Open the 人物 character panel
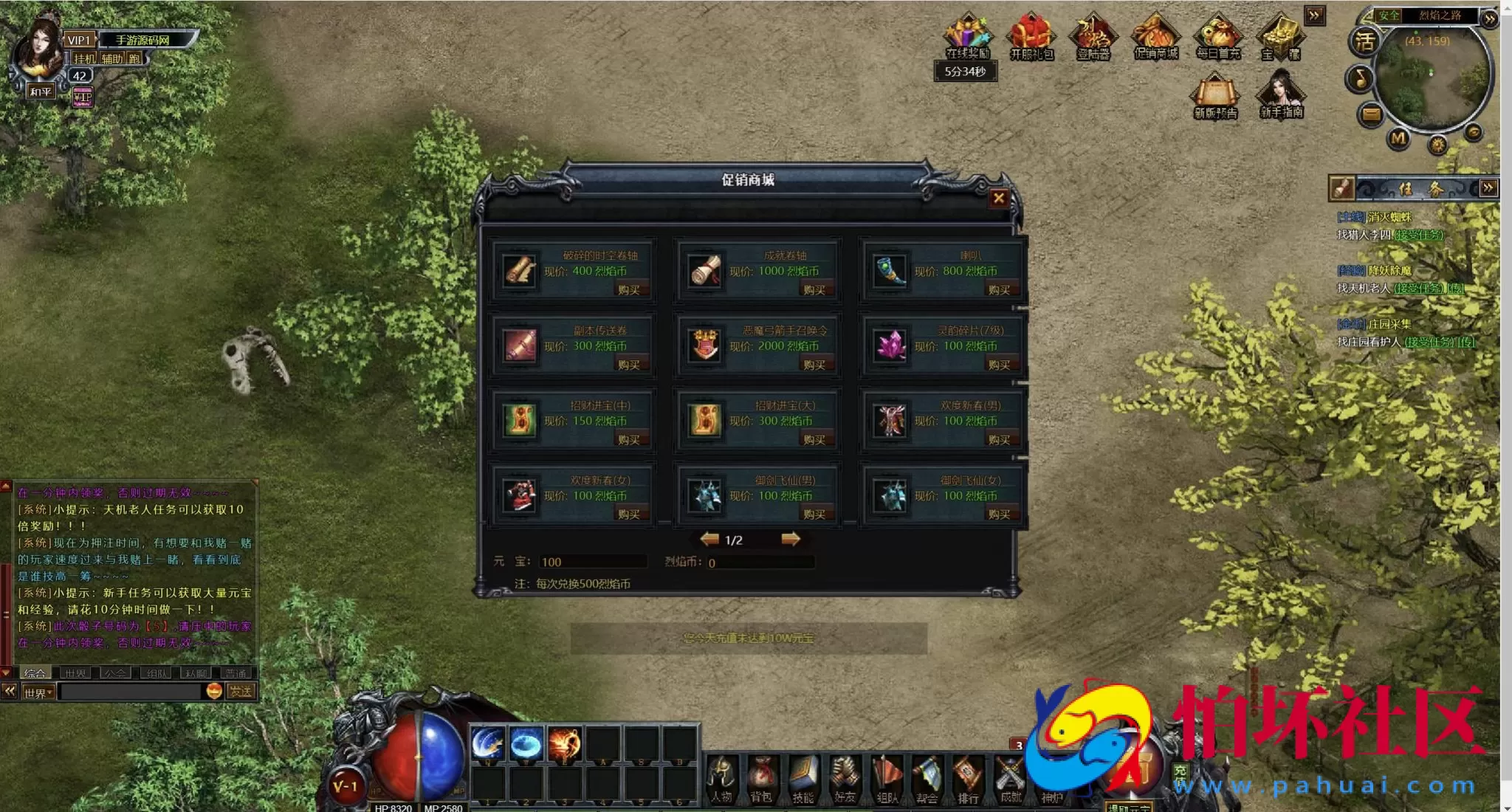 721,779
